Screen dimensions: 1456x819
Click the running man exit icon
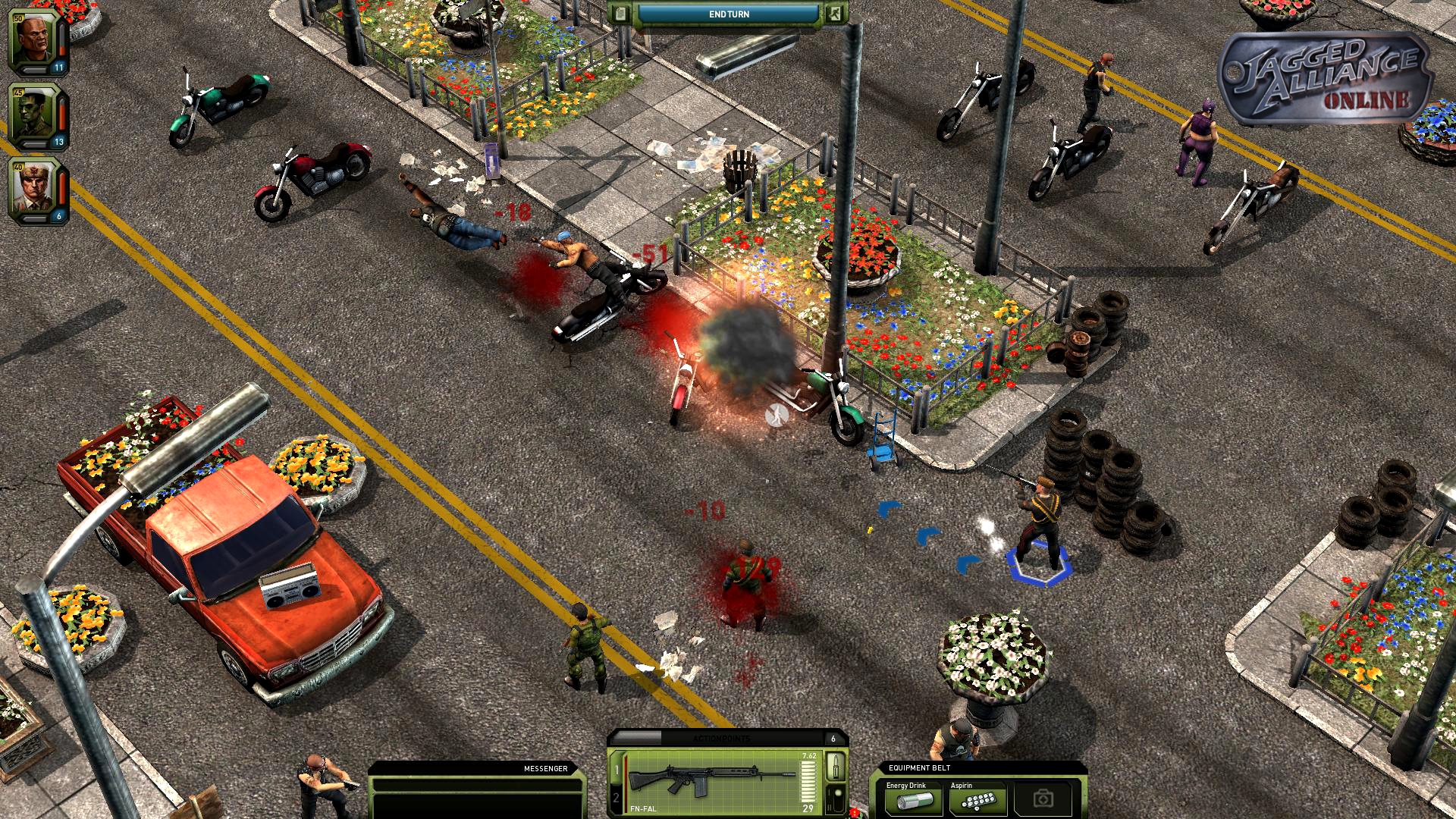click(x=835, y=14)
